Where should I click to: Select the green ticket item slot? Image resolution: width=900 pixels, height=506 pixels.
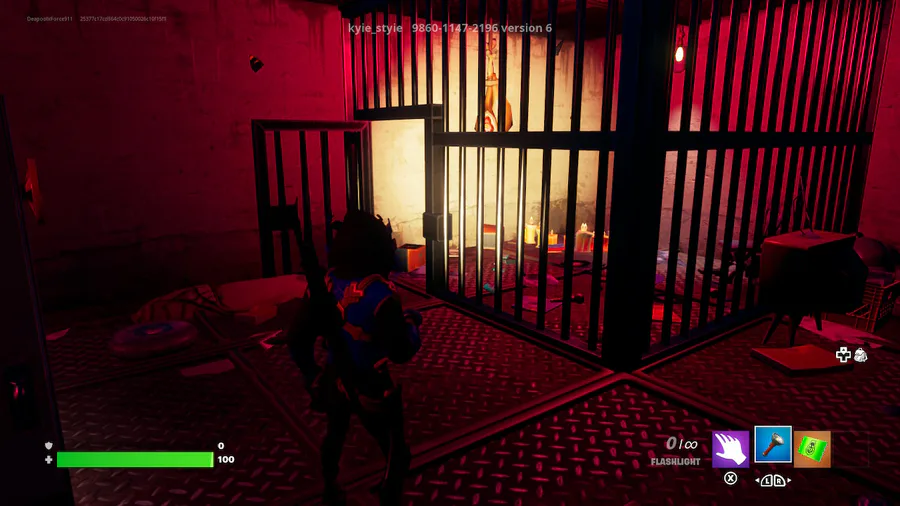tap(812, 449)
